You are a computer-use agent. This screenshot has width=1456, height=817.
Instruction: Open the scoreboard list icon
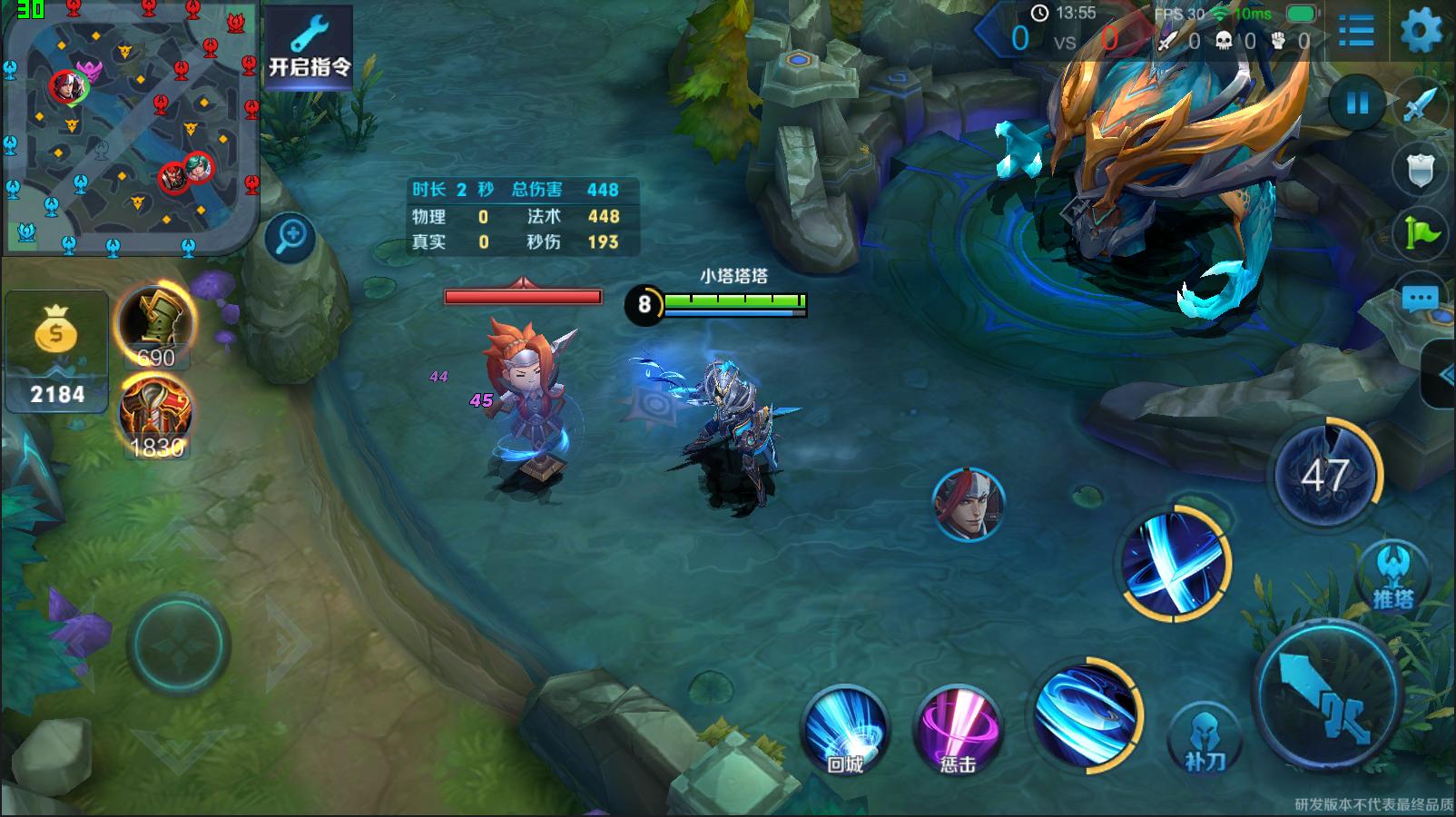(x=1356, y=33)
